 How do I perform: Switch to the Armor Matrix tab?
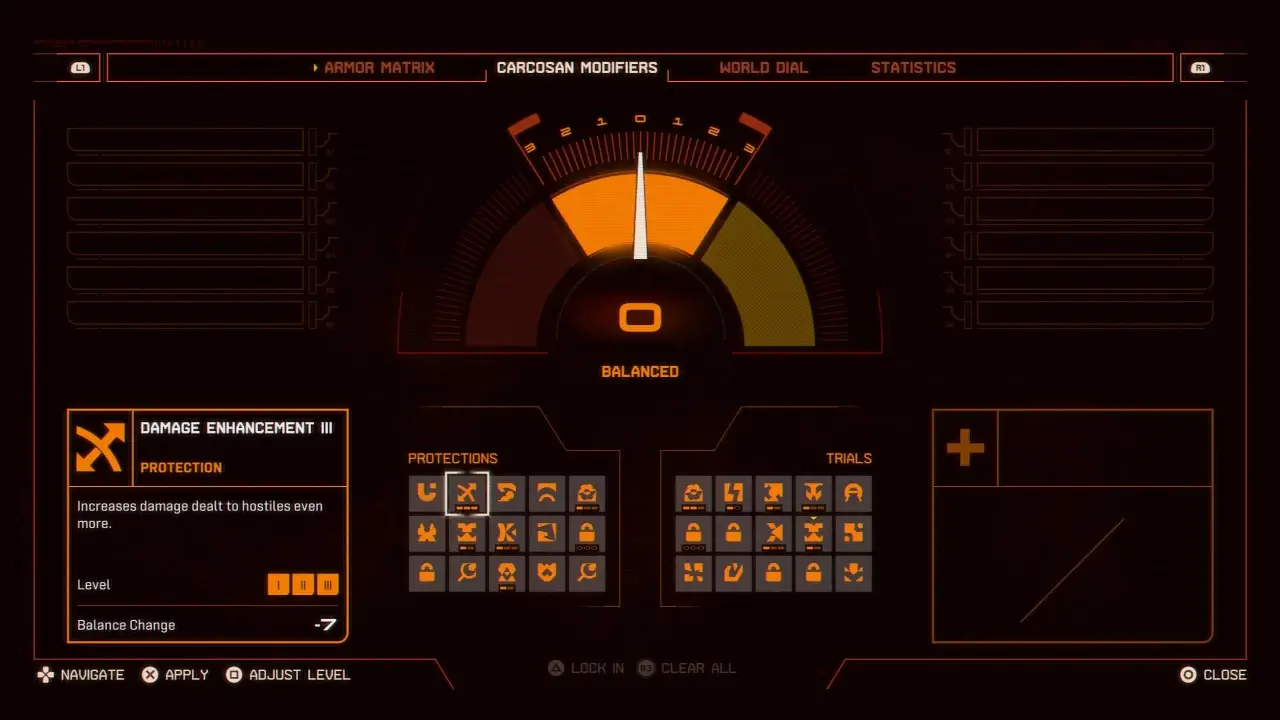379,68
